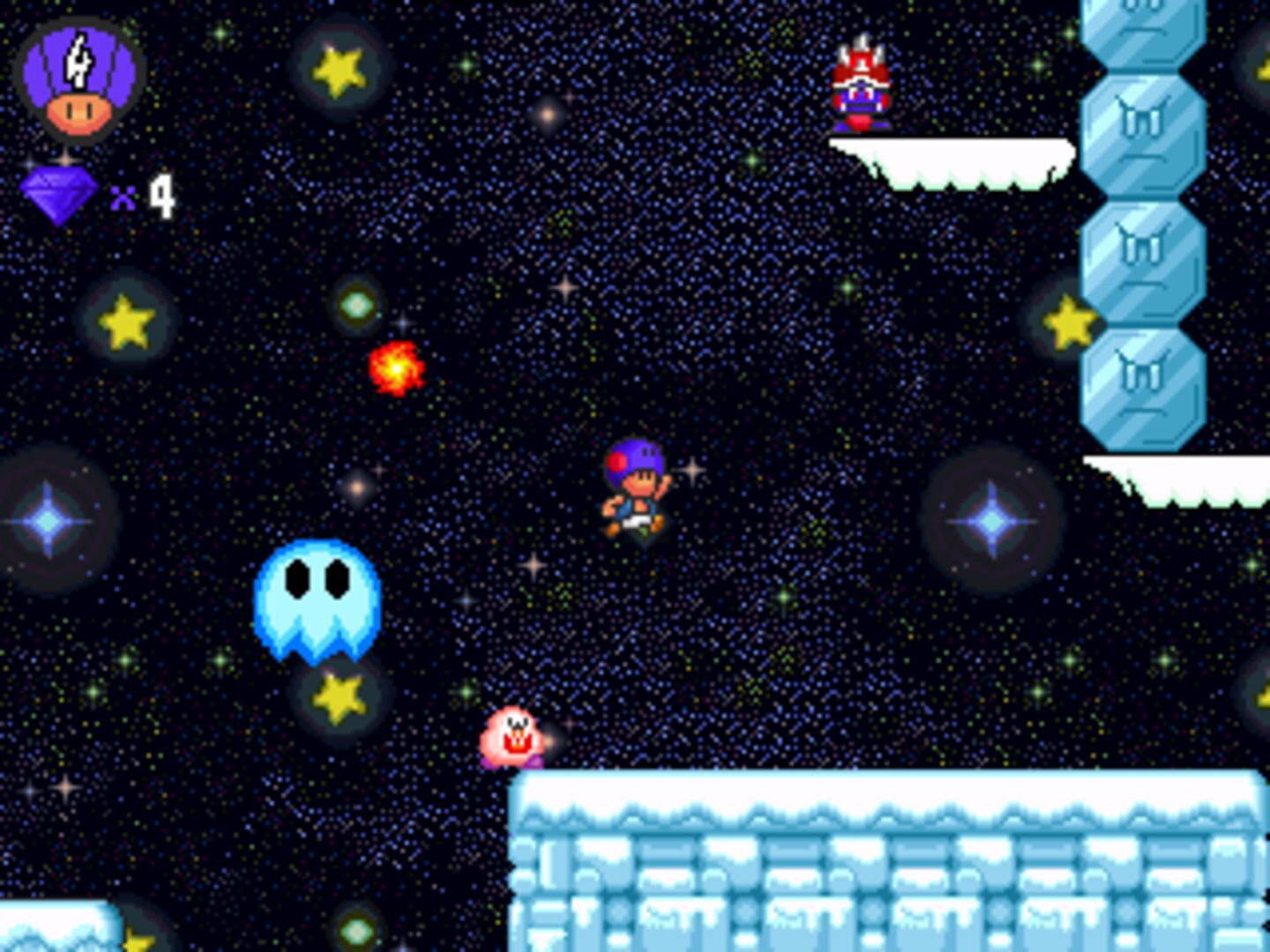Click the jumping Toad player character
Image resolution: width=1270 pixels, height=952 pixels.
(x=637, y=494)
